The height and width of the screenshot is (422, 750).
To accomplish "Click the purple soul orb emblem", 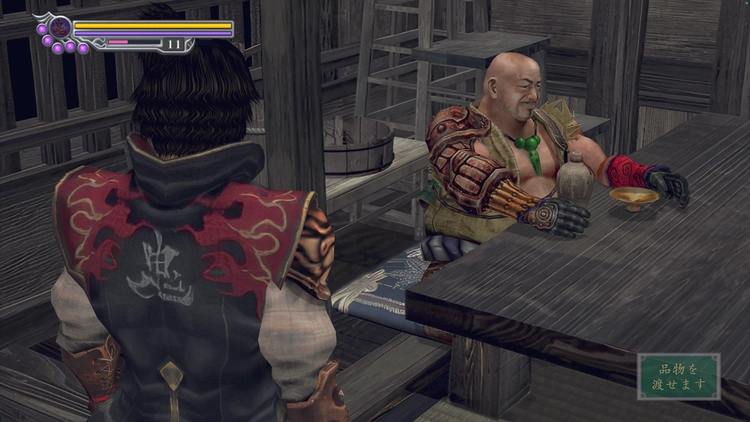I will click(60, 28).
